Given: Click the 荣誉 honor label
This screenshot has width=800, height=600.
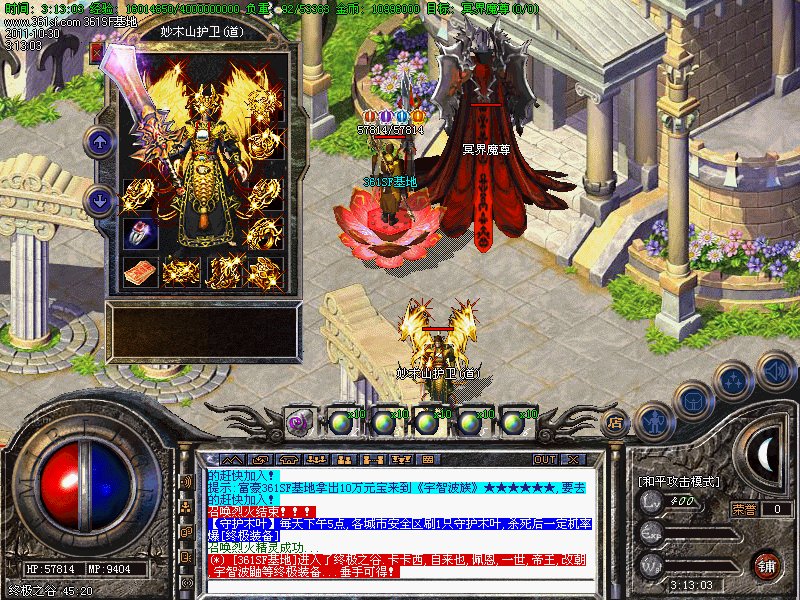Looking at the screenshot, I should [x=744, y=508].
